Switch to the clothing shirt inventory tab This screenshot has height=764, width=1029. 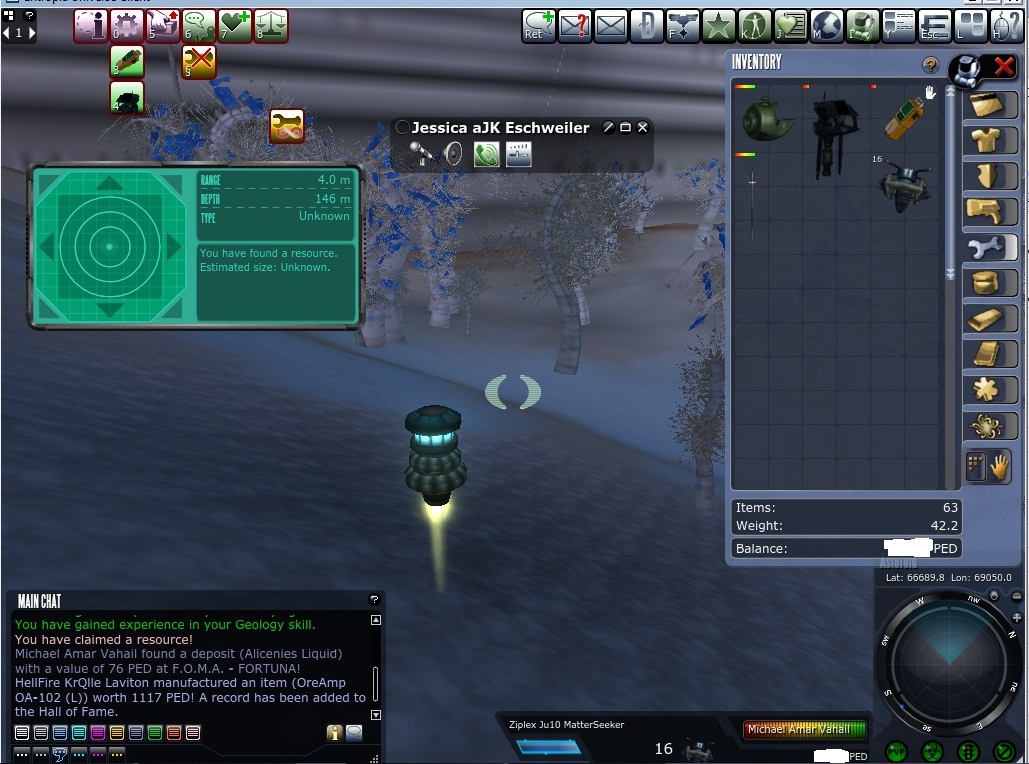click(x=988, y=141)
